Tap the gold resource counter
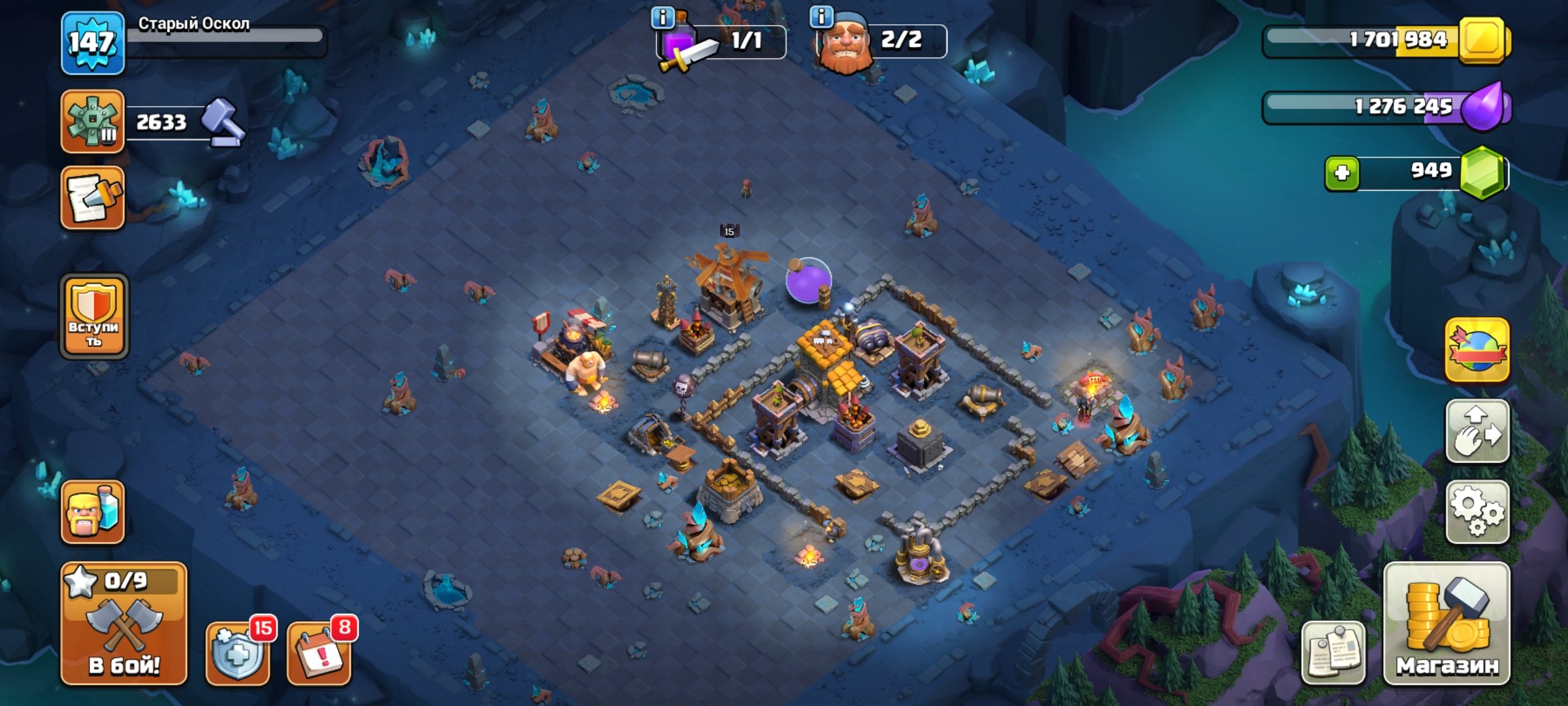 point(1385,41)
